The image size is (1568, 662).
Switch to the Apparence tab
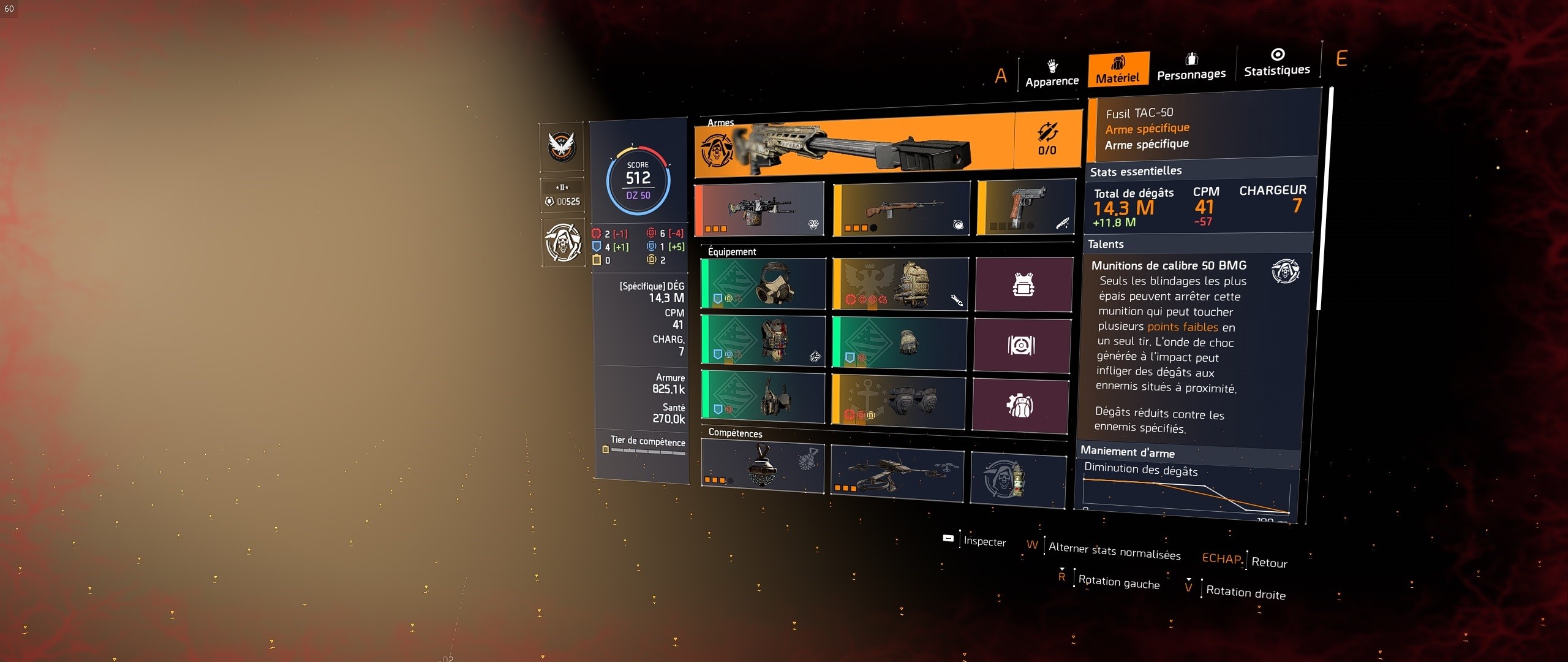[x=1052, y=73]
